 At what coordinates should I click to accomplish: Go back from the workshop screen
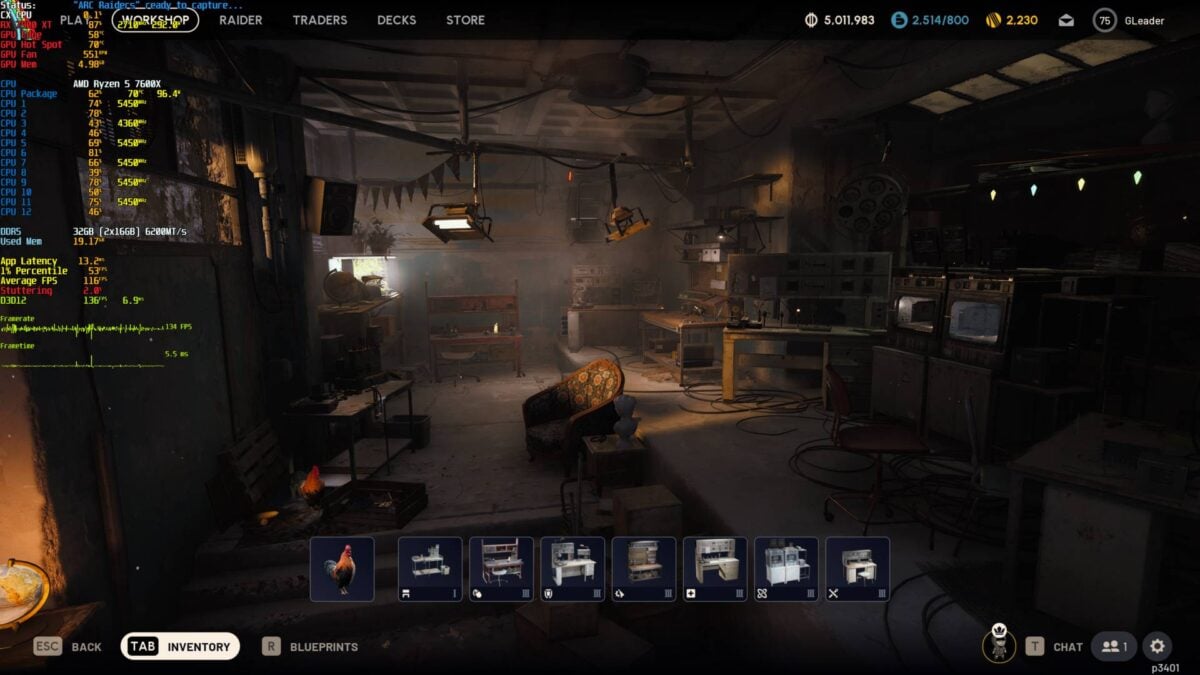click(x=68, y=647)
